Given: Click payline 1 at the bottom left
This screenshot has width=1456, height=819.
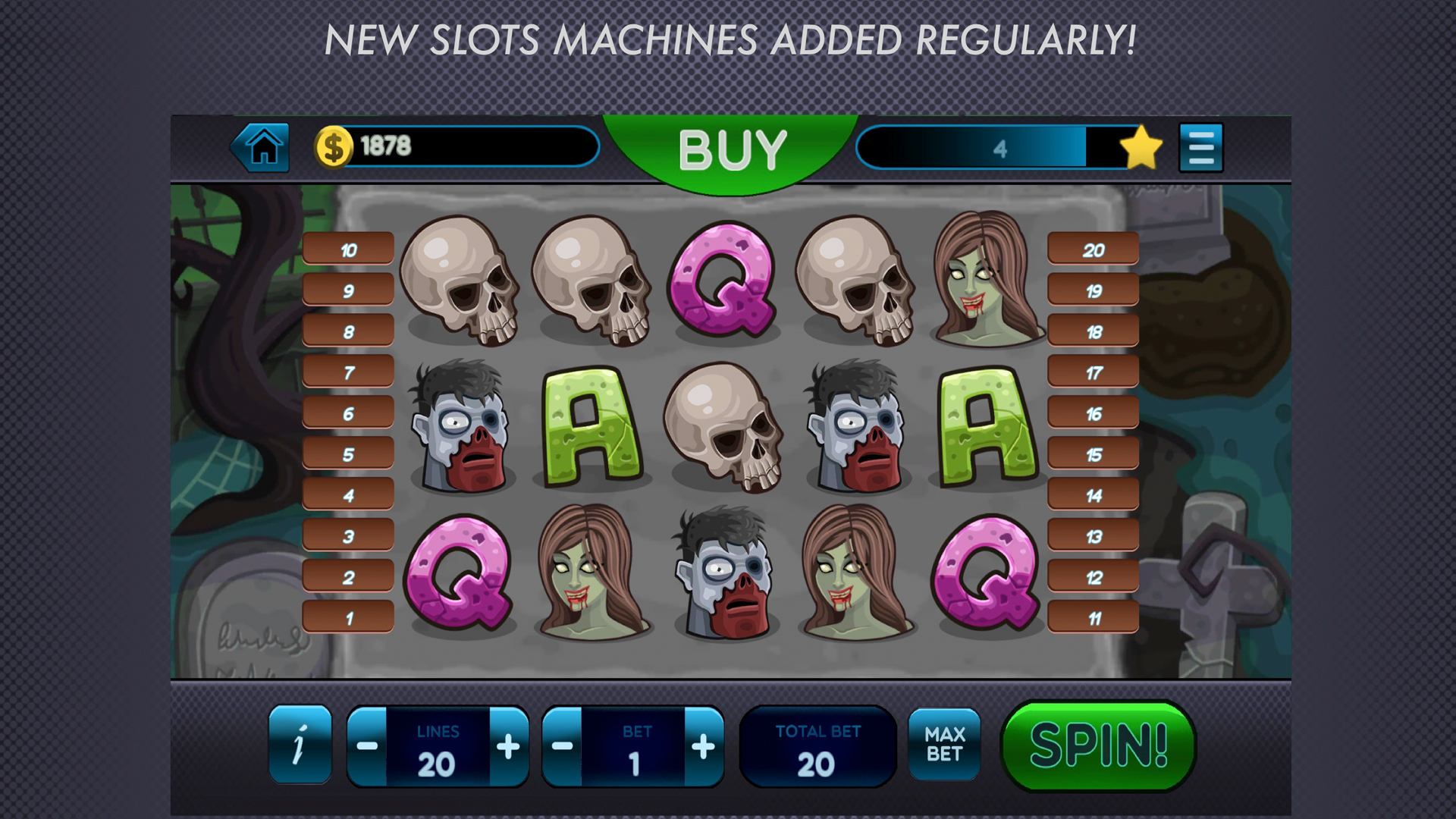Looking at the screenshot, I should point(347,616).
